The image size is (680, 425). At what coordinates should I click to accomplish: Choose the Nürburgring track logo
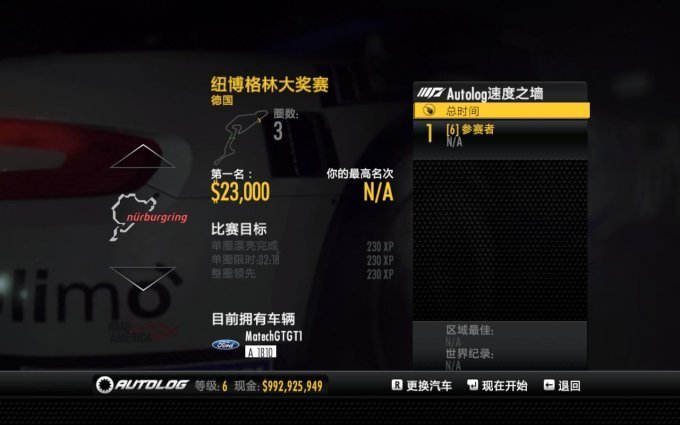click(x=147, y=214)
